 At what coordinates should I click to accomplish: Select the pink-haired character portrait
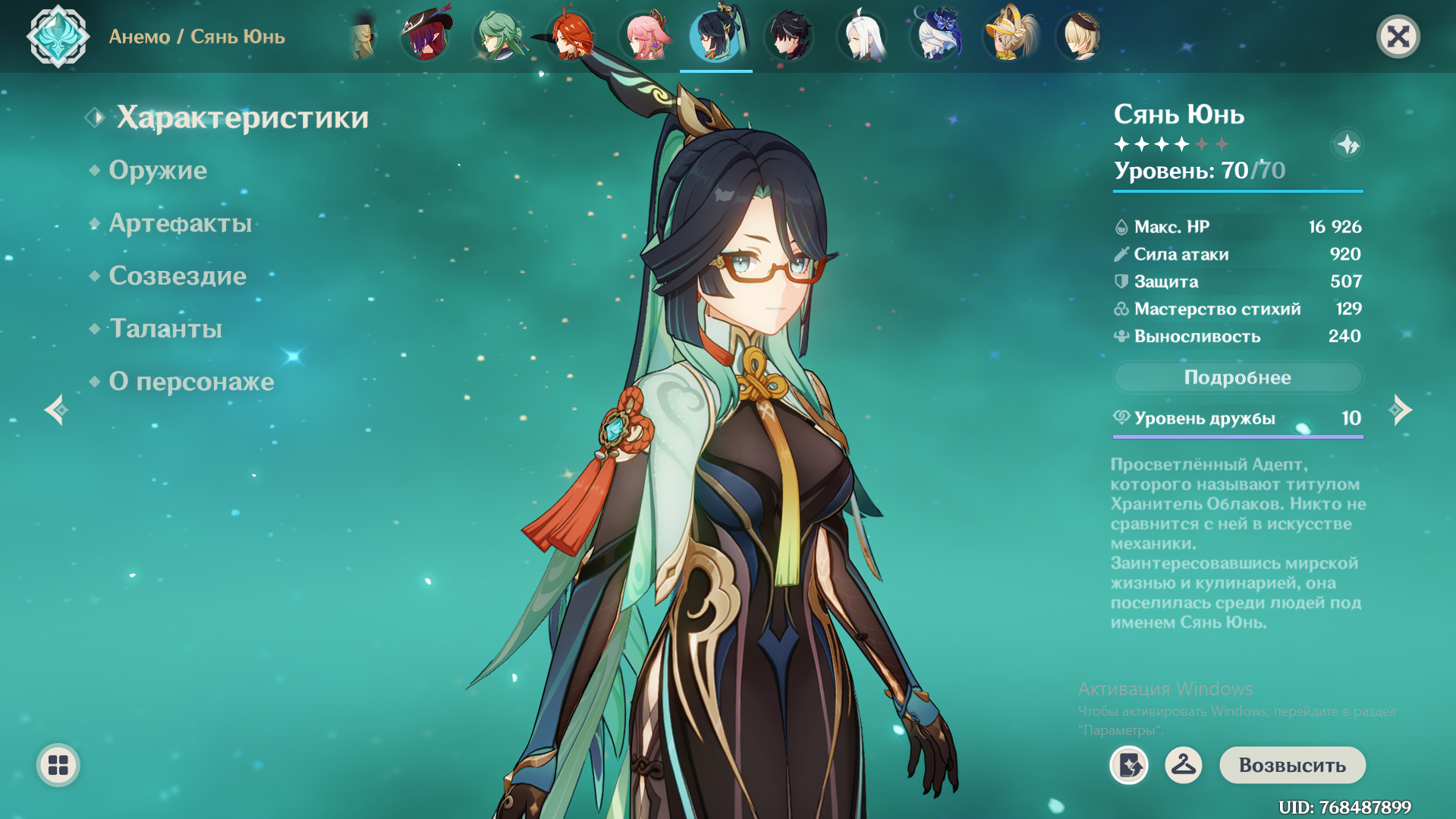coord(644,36)
